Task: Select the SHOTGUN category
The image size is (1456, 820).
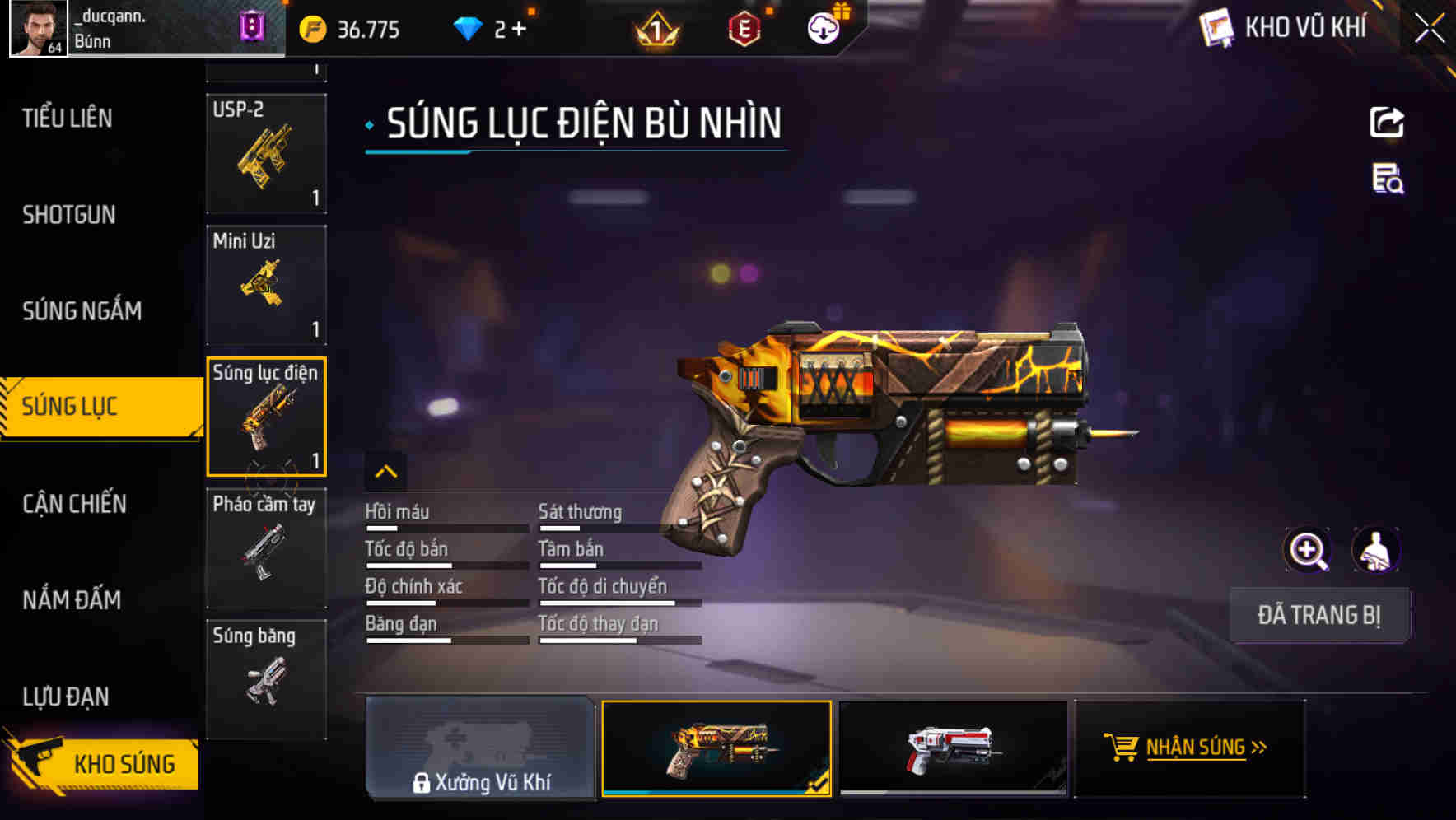Action: (x=69, y=215)
